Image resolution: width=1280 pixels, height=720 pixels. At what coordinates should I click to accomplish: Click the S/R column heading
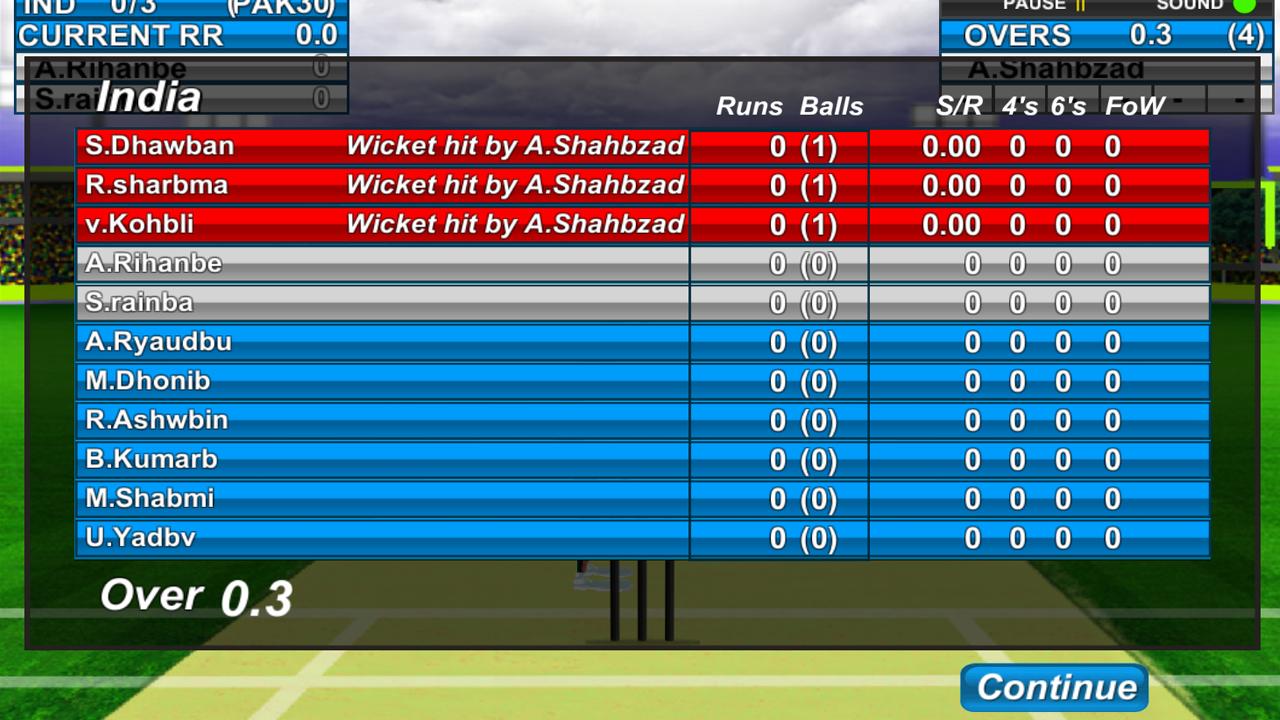(x=957, y=107)
